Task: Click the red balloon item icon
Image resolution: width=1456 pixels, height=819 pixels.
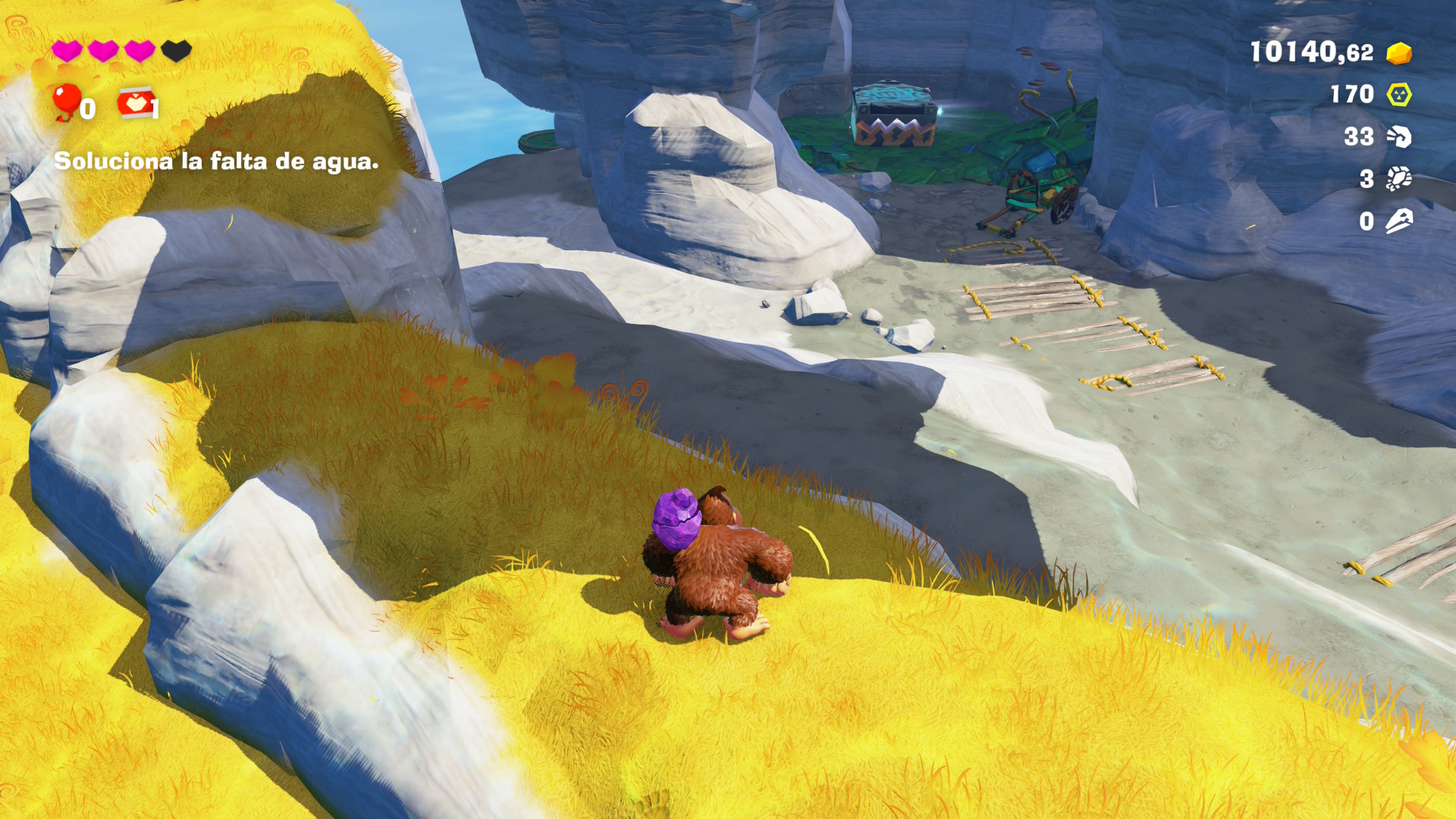Action: [x=67, y=102]
